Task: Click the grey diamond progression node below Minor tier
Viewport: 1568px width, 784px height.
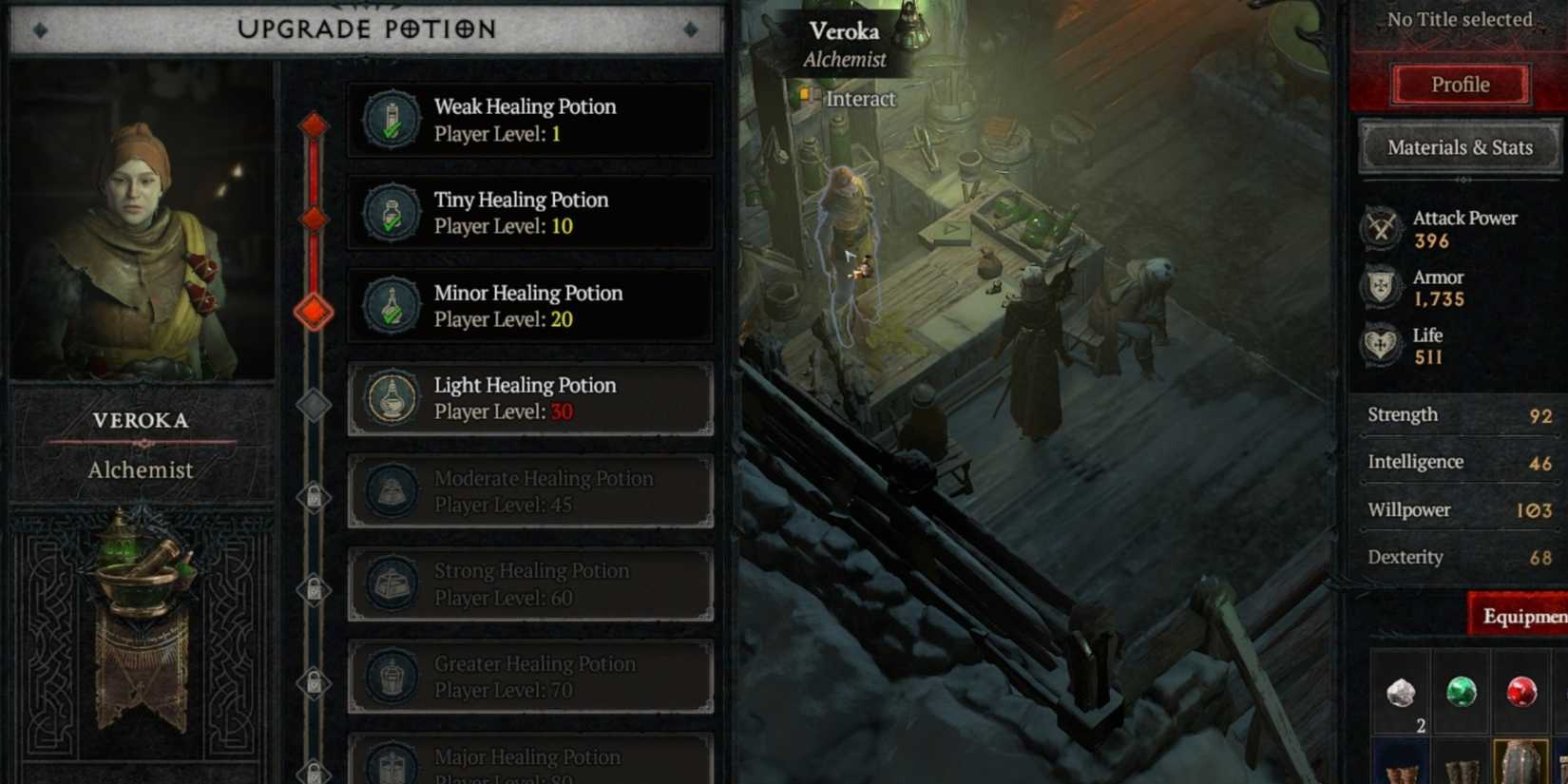Action: (312, 404)
